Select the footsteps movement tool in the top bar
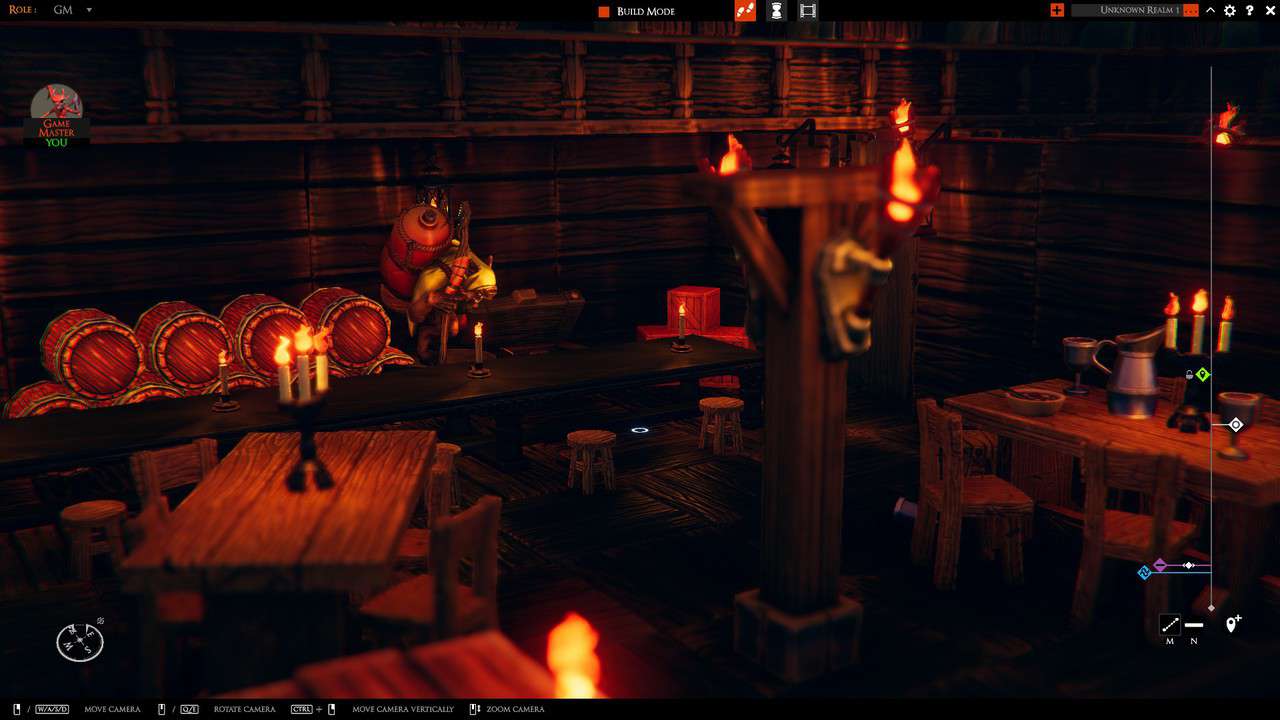This screenshot has height=720, width=1280. pyautogui.click(x=747, y=10)
